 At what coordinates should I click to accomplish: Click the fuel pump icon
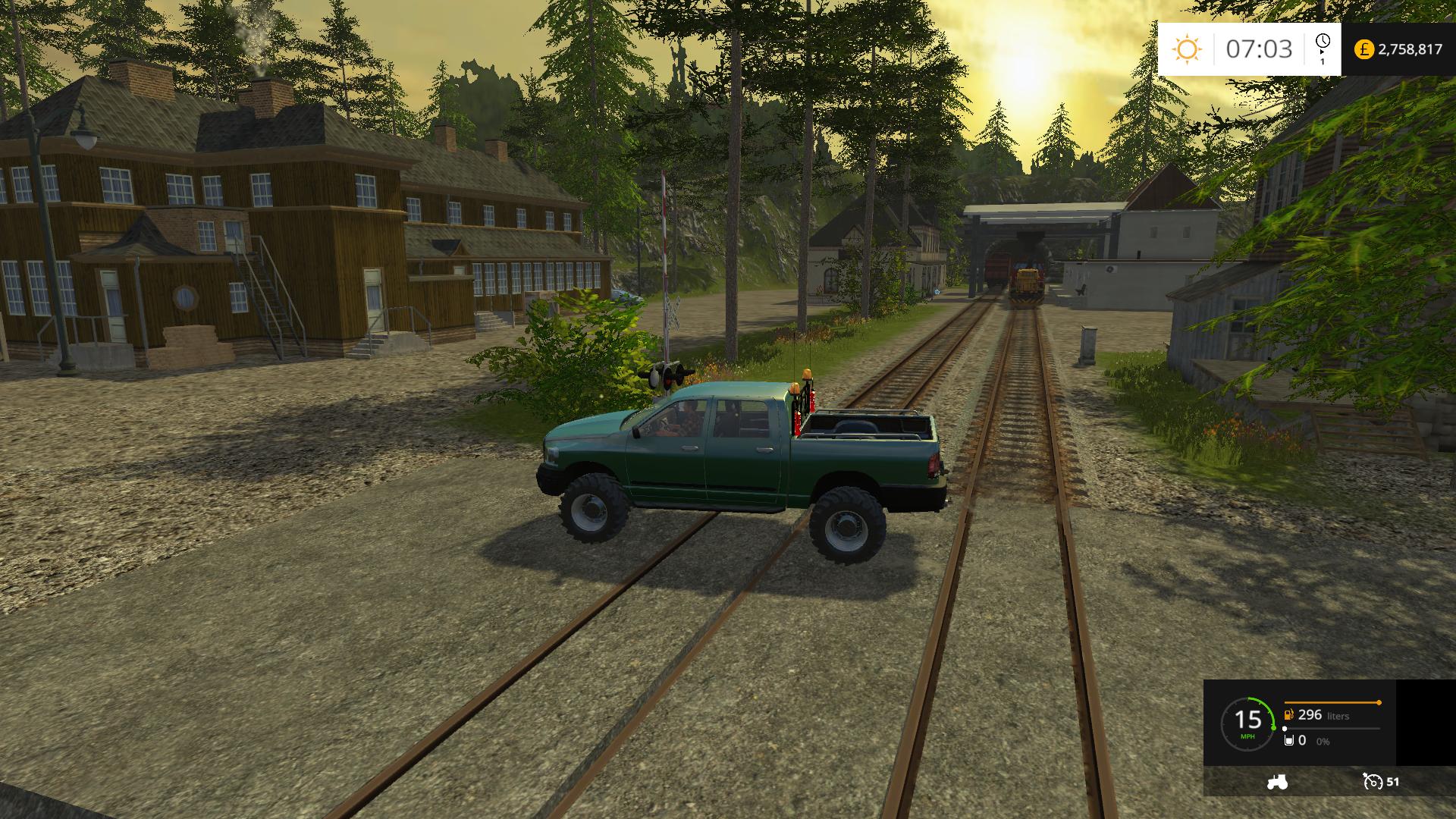(x=1288, y=714)
